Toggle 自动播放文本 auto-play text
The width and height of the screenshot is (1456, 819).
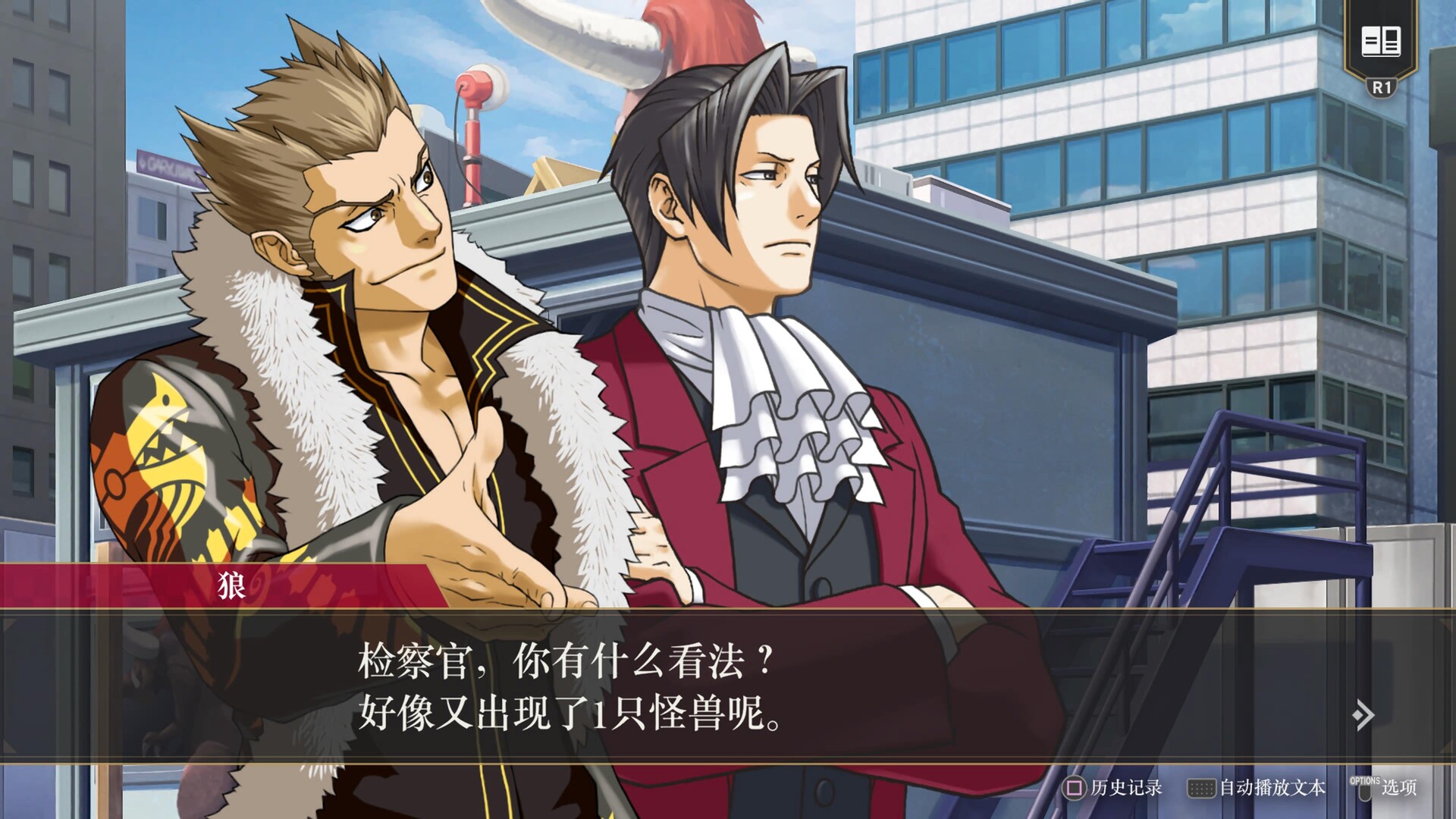[1257, 788]
